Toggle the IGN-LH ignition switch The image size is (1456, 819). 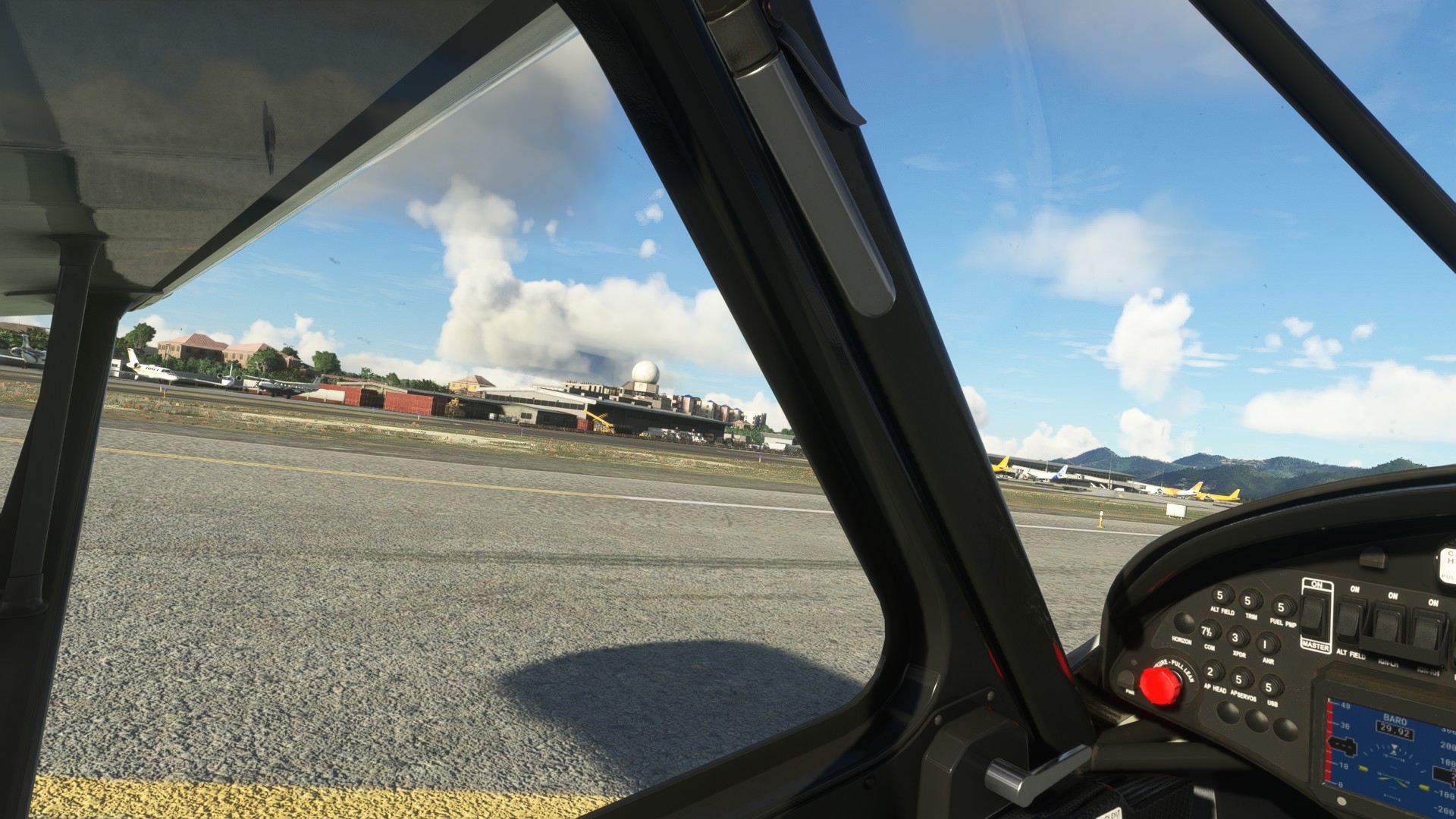[x=1388, y=624]
